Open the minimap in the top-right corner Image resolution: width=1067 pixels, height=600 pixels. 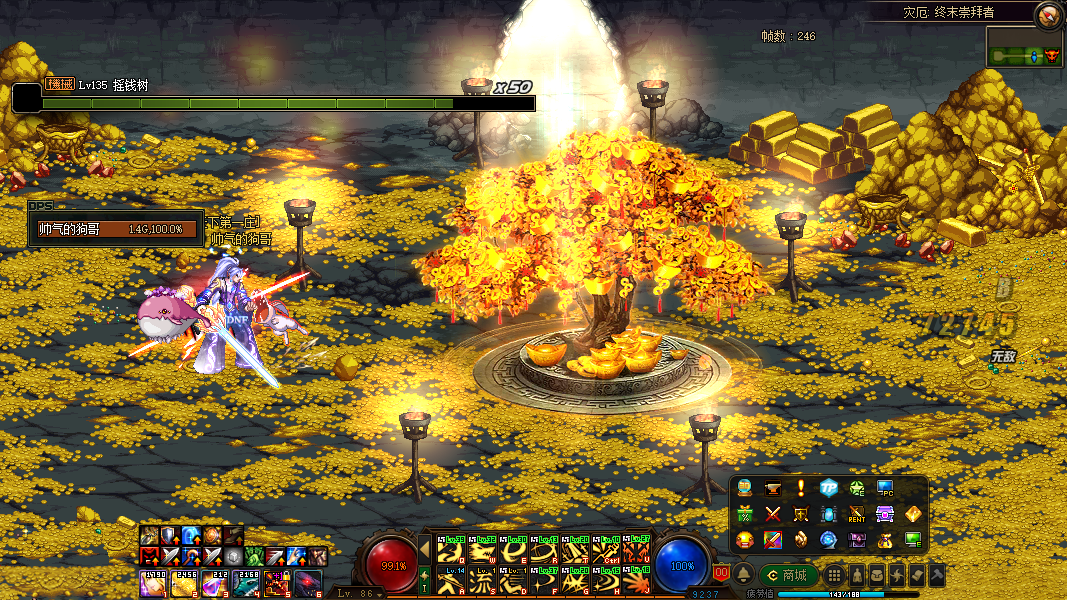[x=1024, y=48]
